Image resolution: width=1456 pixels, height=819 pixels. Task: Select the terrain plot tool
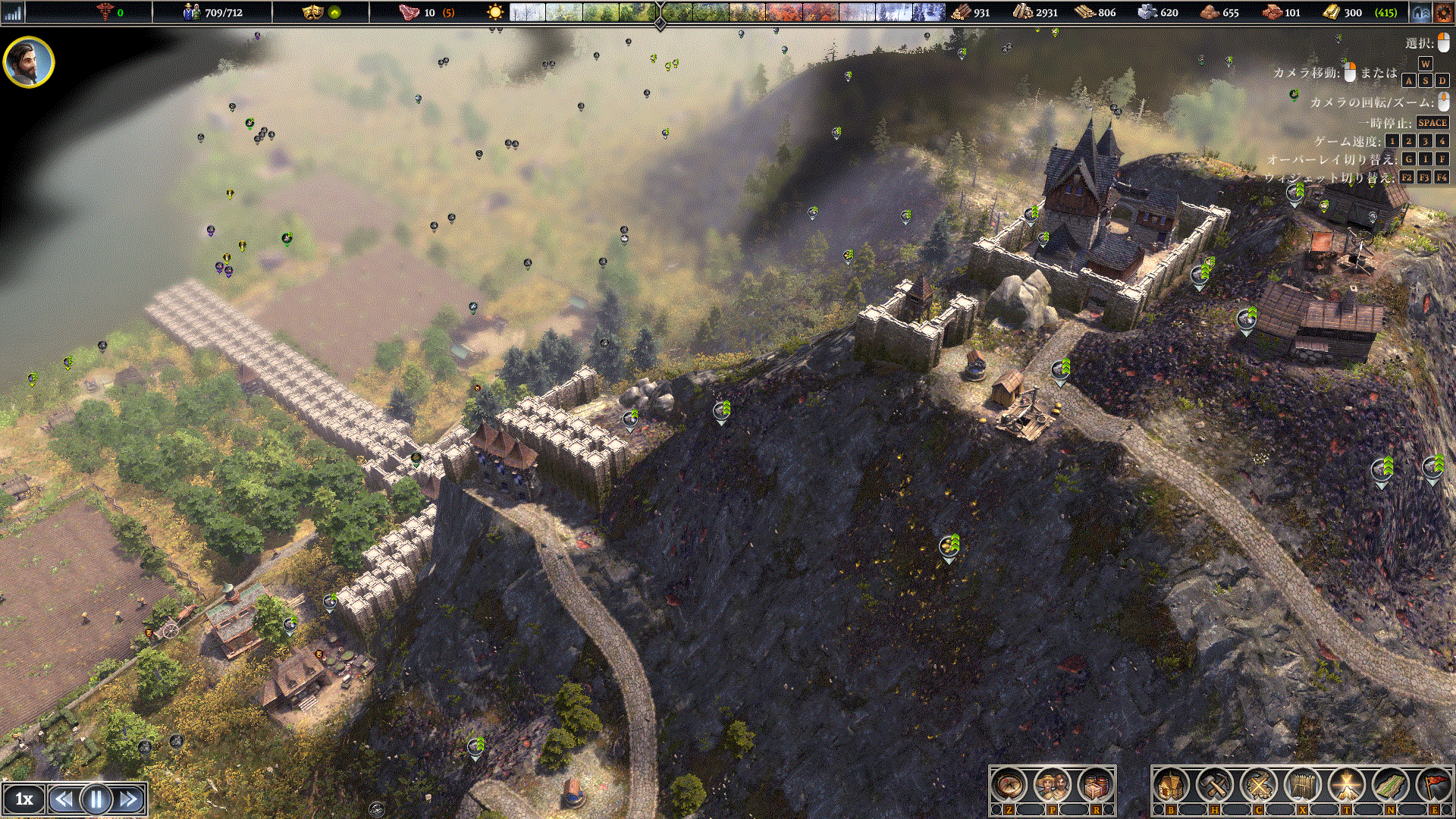click(x=1391, y=786)
